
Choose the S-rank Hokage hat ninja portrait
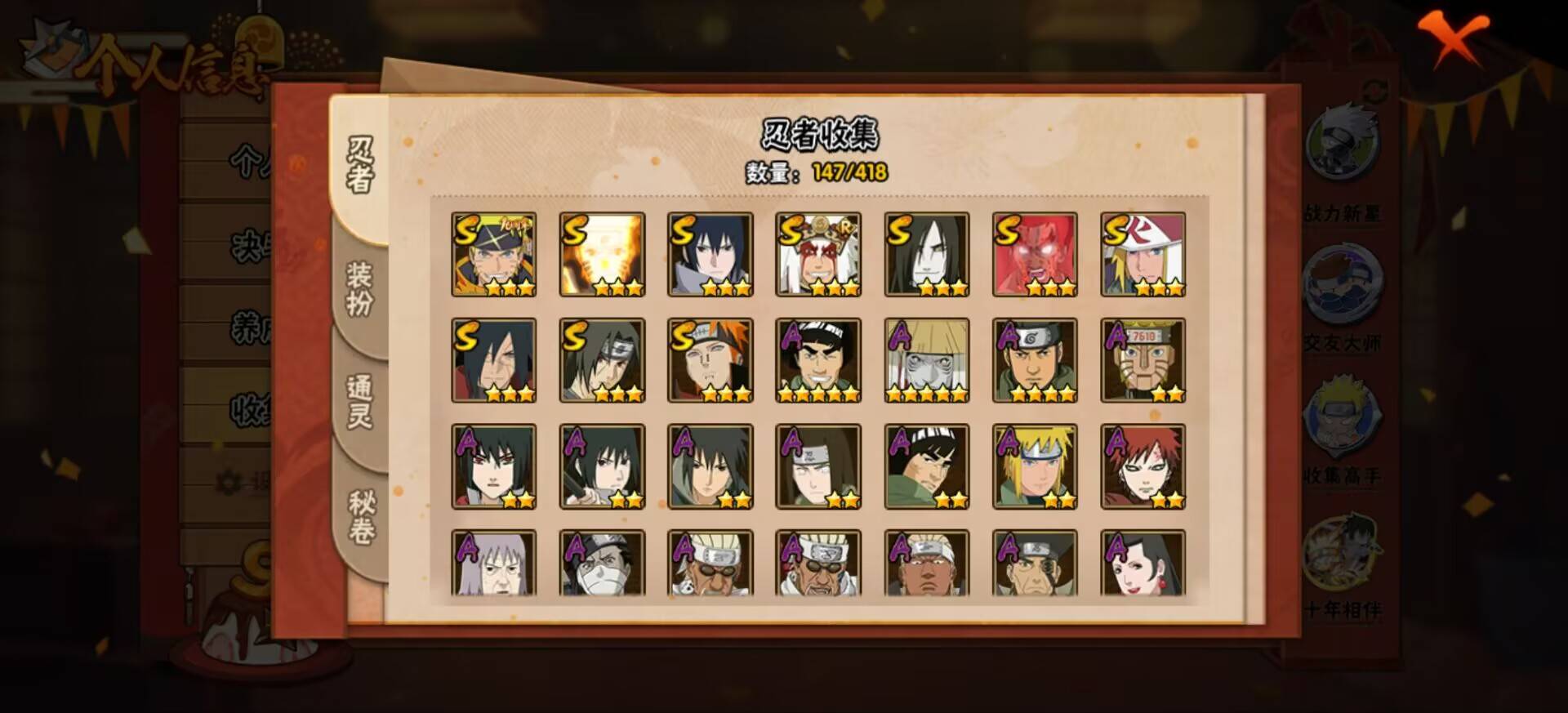[x=1143, y=254]
